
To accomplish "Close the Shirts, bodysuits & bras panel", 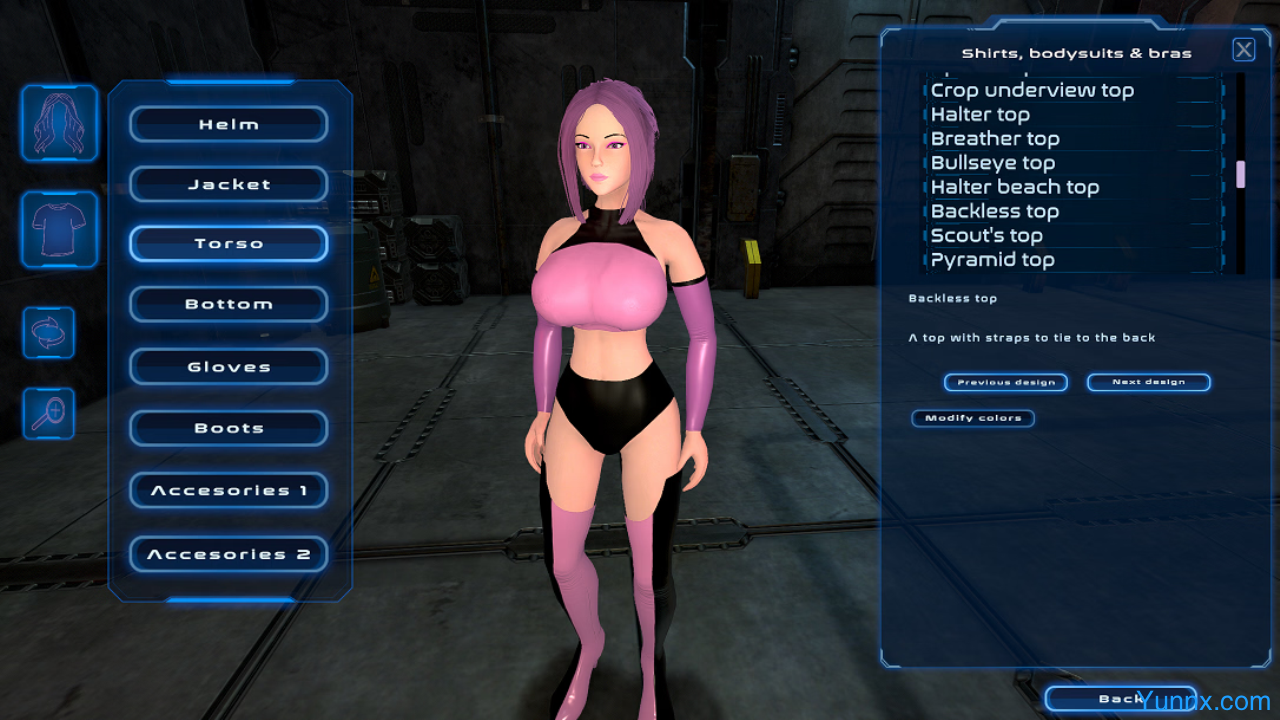I will click(x=1243, y=50).
